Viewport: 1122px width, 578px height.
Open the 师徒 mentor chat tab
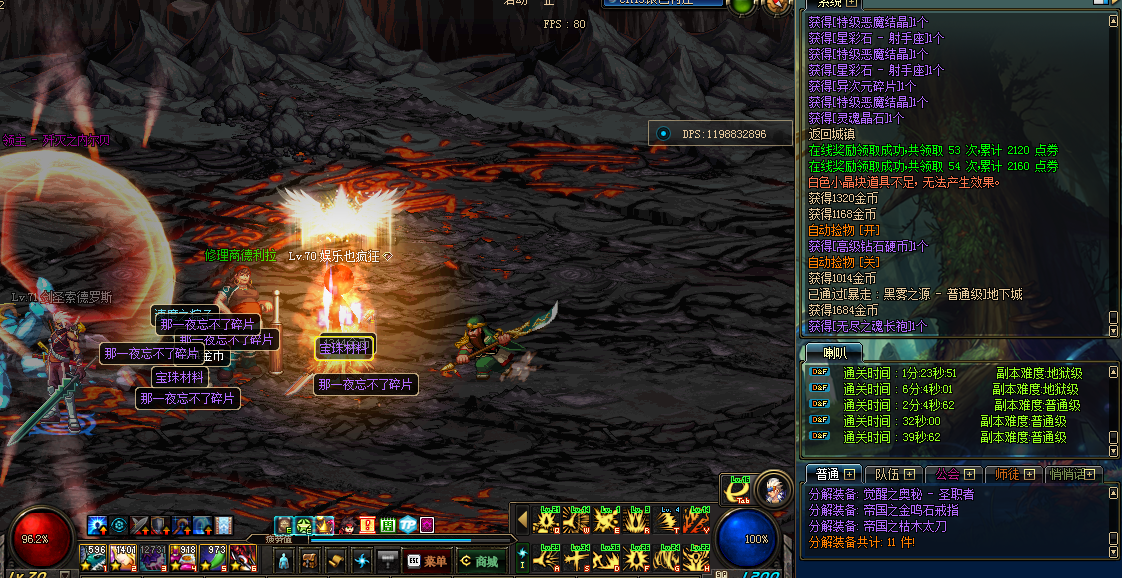pyautogui.click(x=1013, y=474)
